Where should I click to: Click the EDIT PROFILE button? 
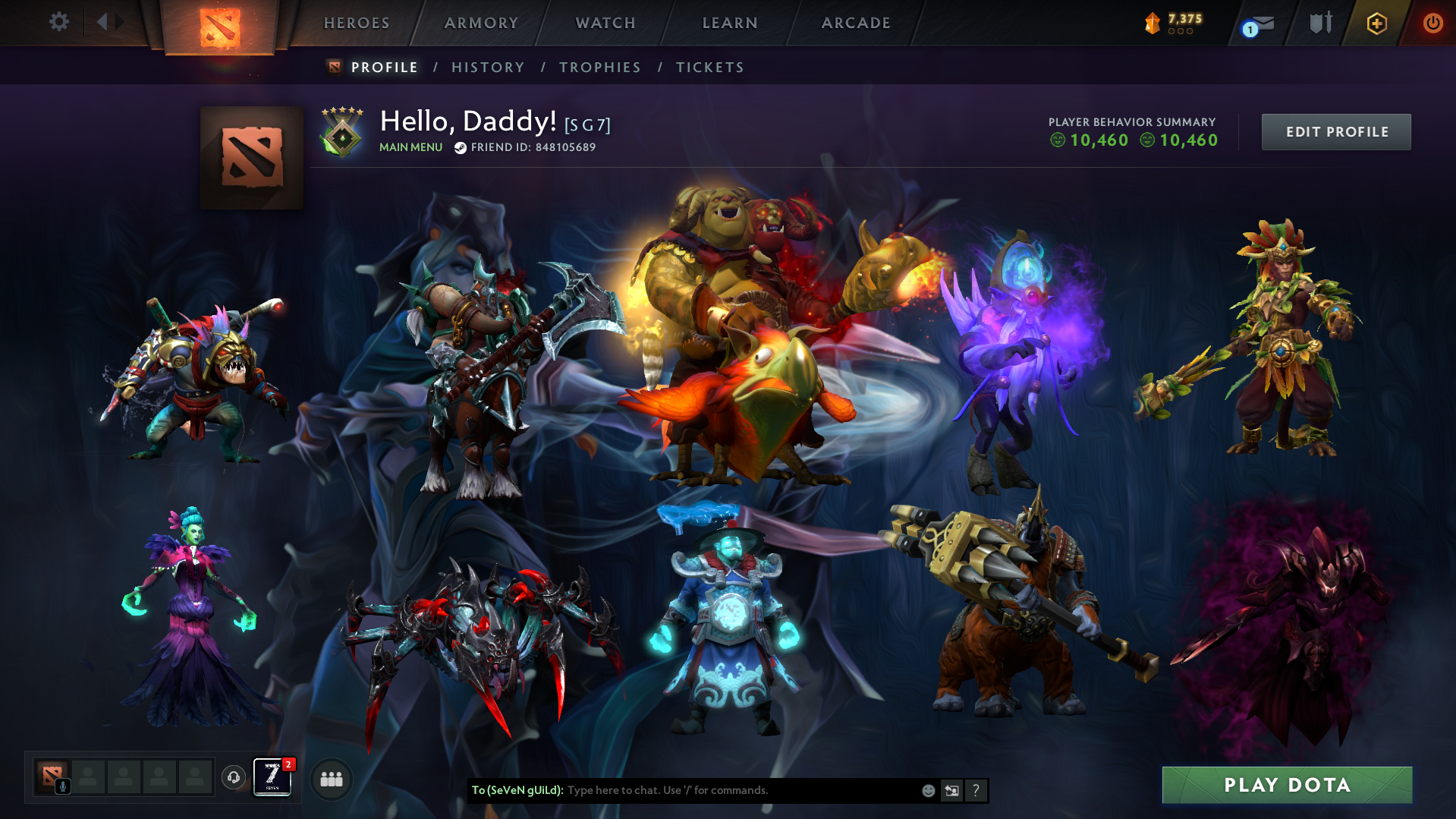1335,131
